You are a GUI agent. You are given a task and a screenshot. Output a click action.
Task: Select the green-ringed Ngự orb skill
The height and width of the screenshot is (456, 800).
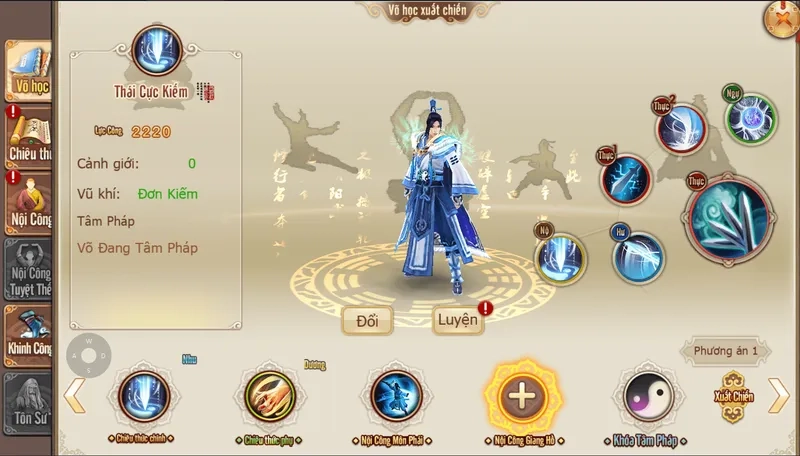[751, 118]
